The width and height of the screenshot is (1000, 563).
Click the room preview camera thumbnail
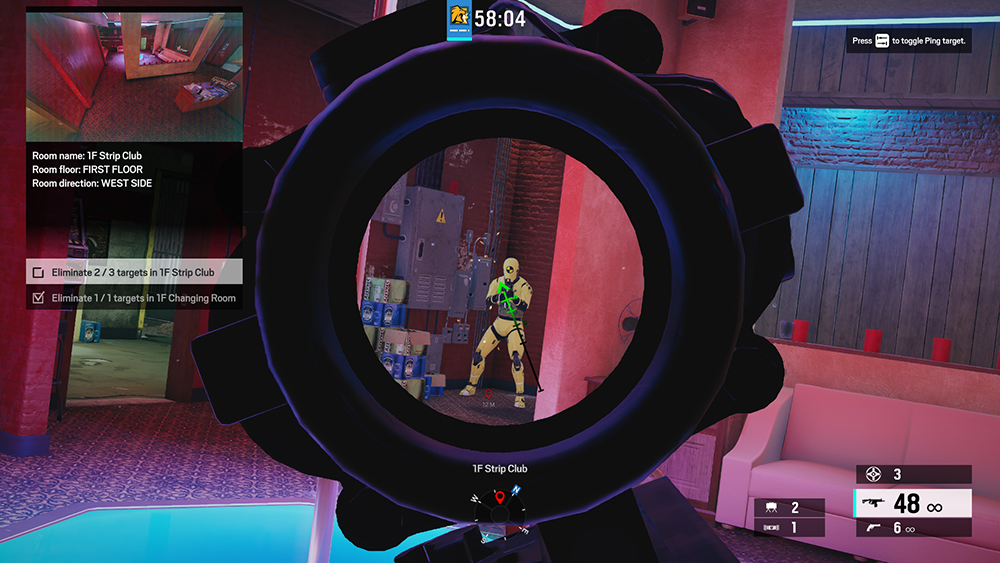pos(134,78)
